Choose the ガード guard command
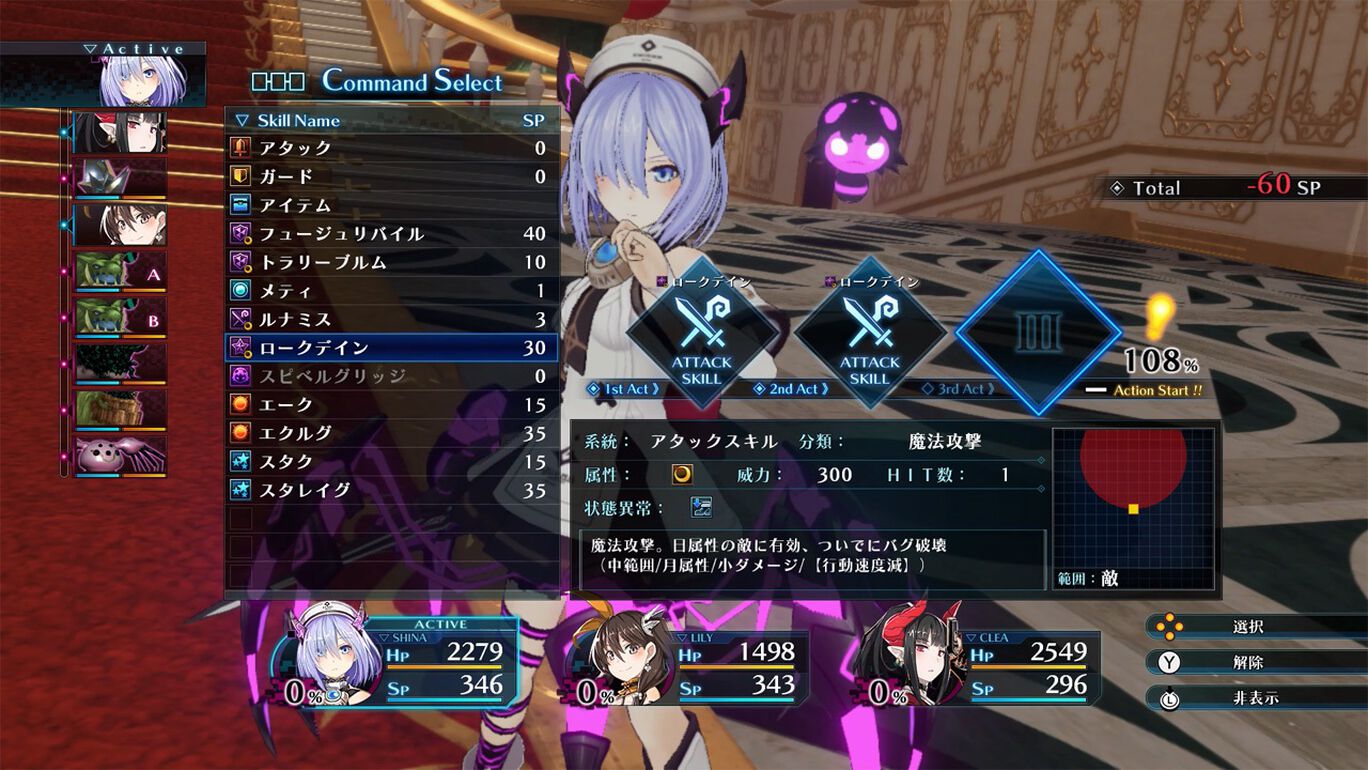Screen dimensions: 1368x770 (390, 177)
